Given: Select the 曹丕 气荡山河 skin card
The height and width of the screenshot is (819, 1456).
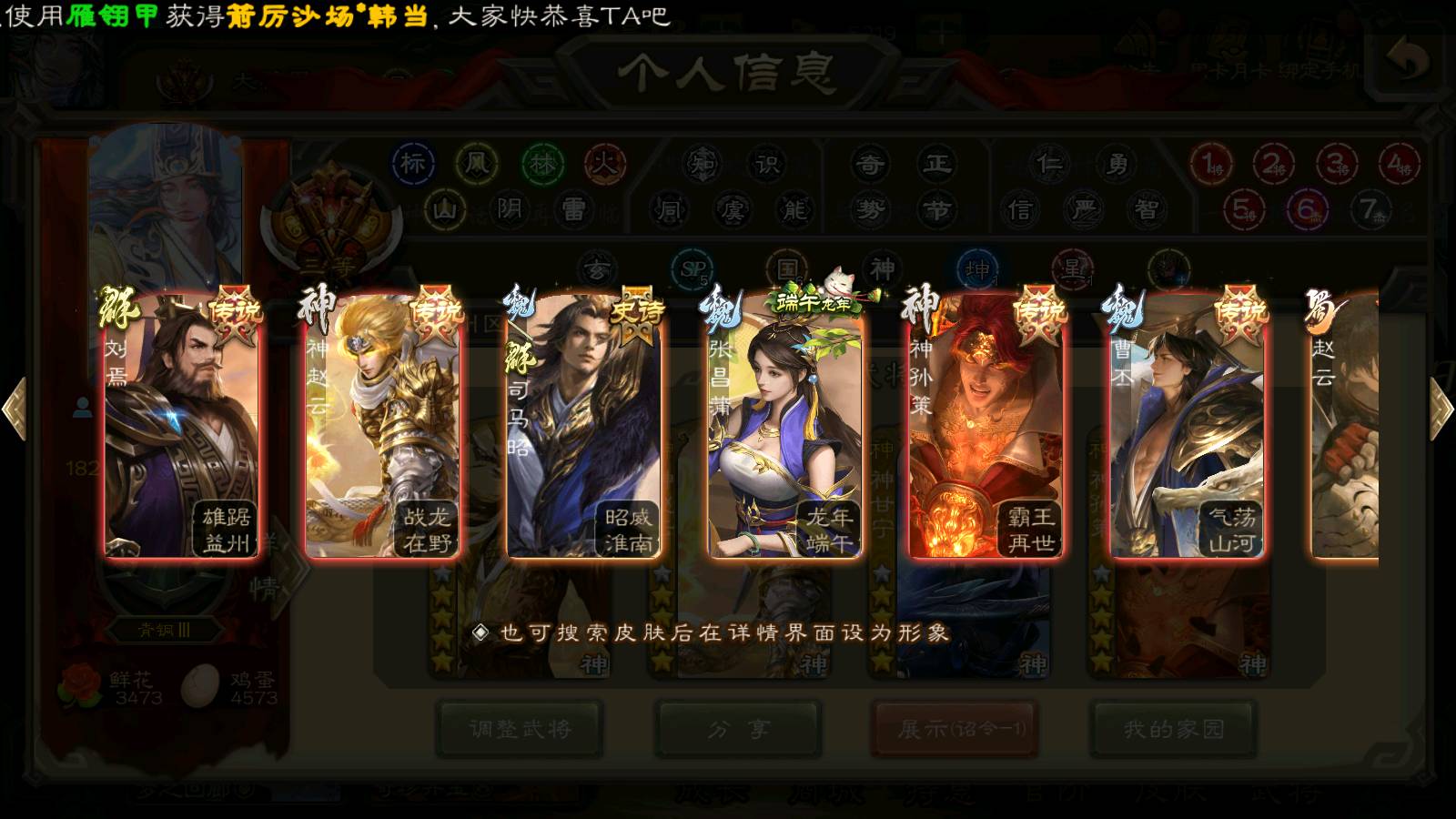Looking at the screenshot, I should (x=1187, y=426).
